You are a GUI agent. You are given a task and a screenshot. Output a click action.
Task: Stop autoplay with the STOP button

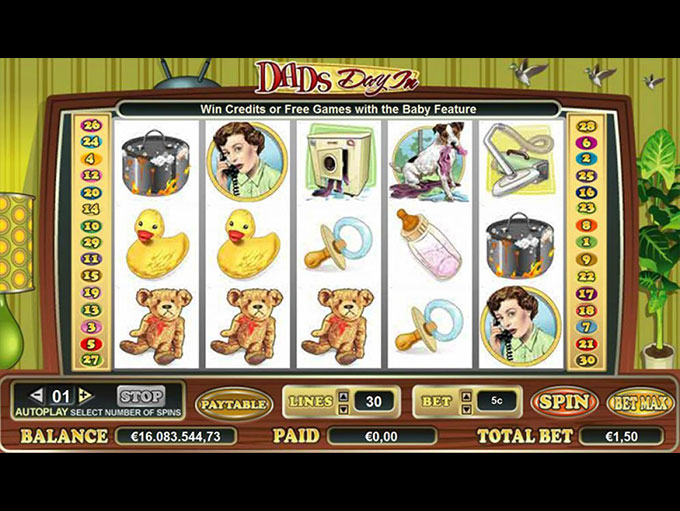click(140, 396)
